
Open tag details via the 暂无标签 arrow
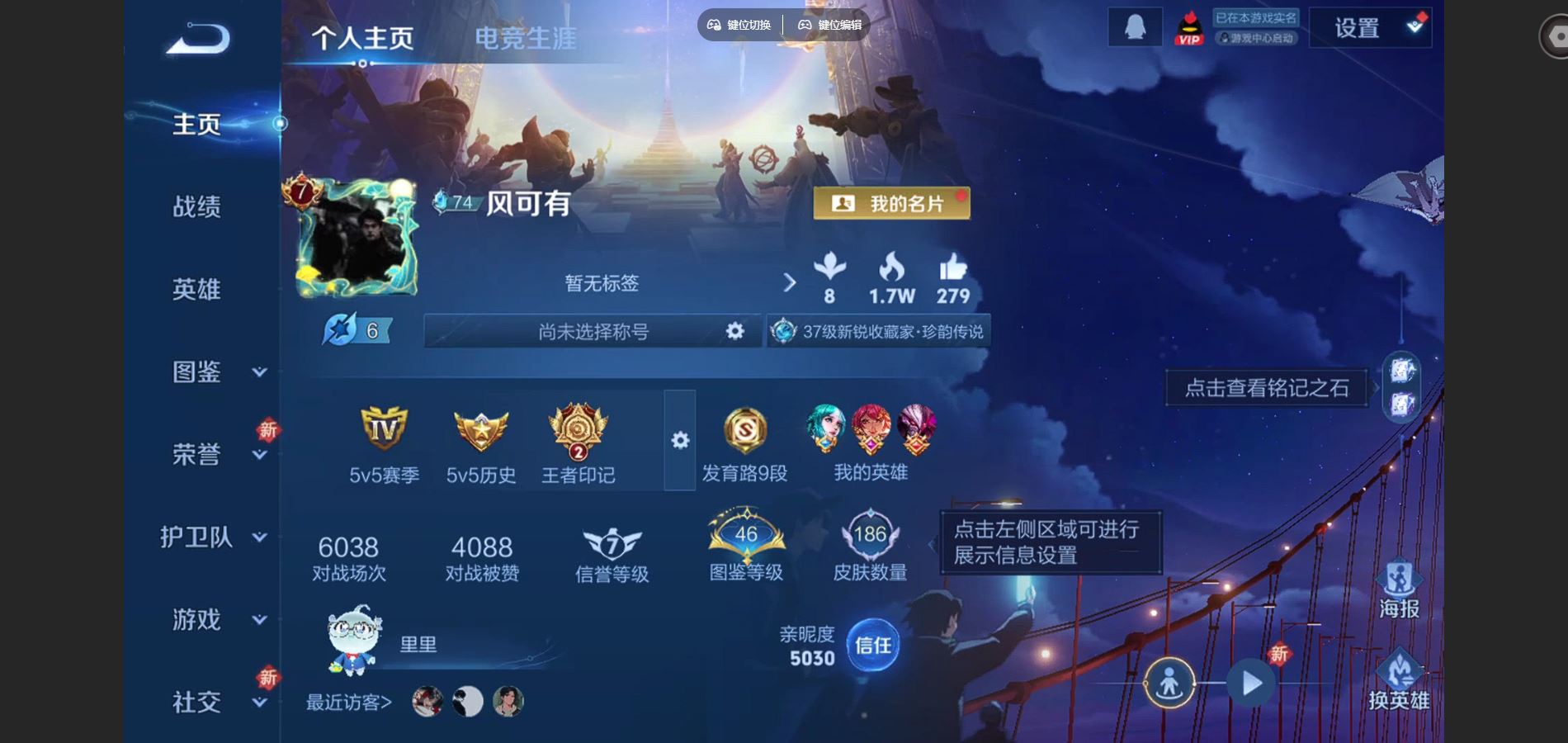tap(791, 283)
